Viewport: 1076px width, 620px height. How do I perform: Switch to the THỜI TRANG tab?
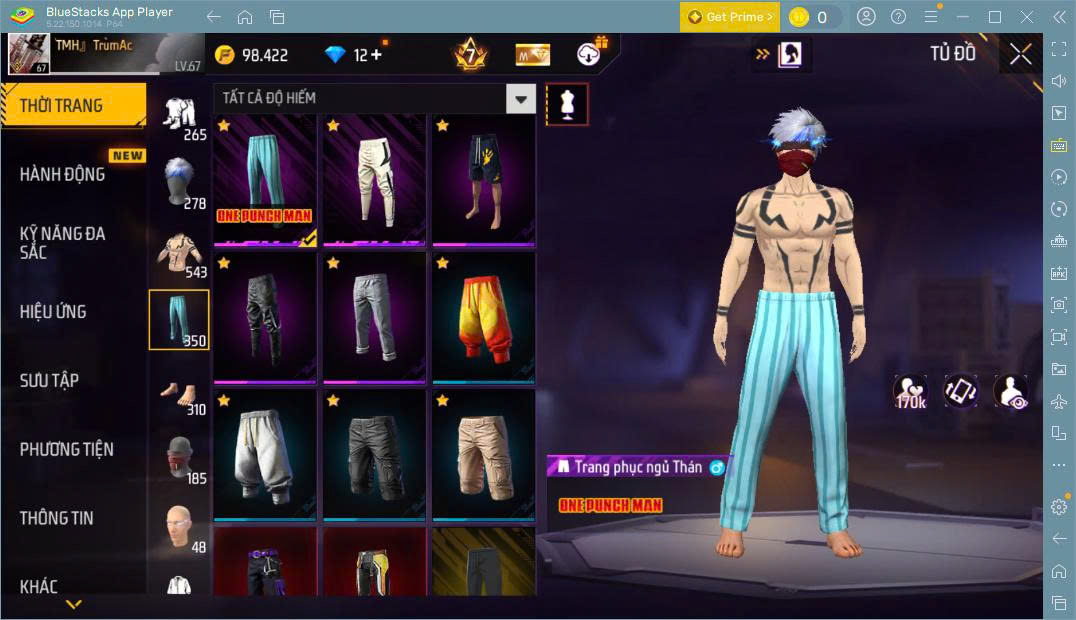(x=62, y=105)
